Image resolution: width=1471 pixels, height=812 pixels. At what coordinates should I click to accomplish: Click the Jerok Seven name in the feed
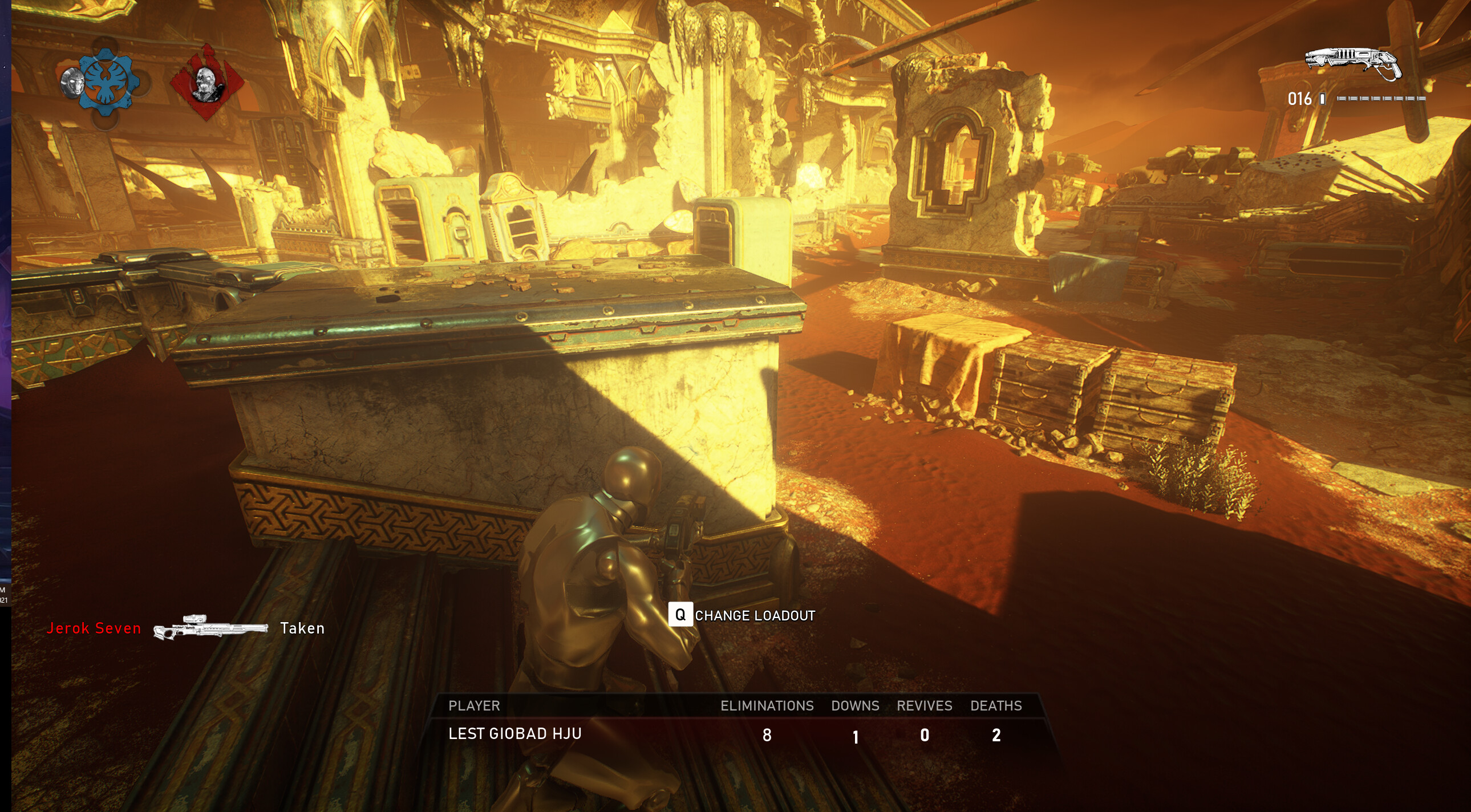pyautogui.click(x=94, y=628)
